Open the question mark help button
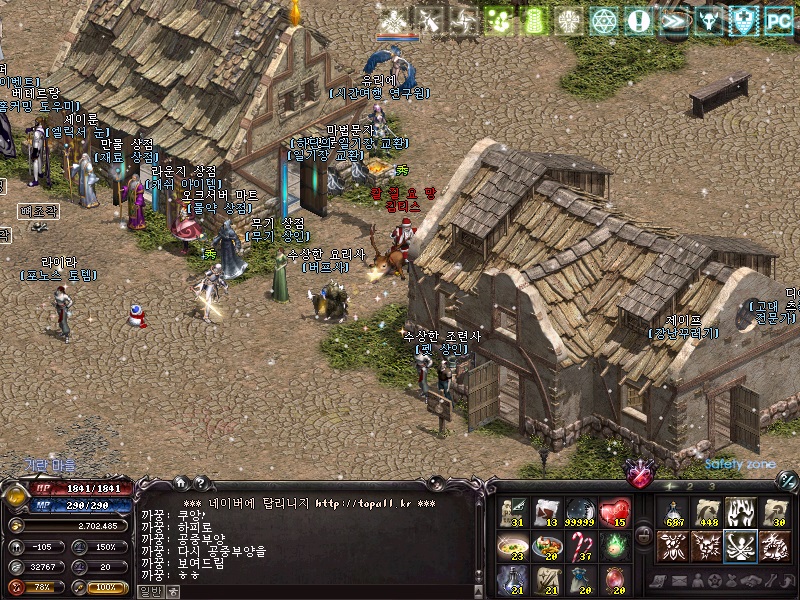Screen dimensions: 800x600 click(199, 482)
